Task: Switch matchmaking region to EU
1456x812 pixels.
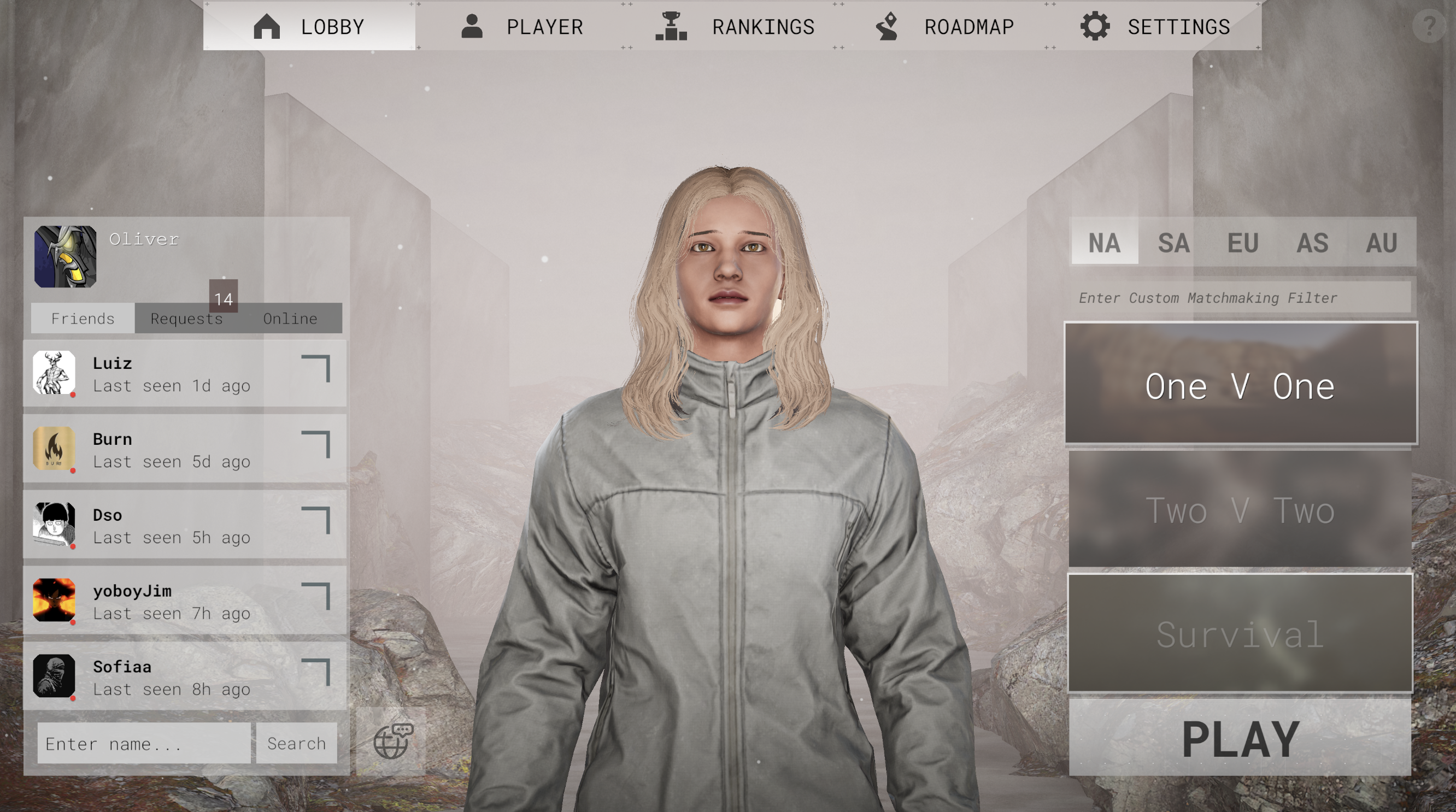Action: point(1244,243)
